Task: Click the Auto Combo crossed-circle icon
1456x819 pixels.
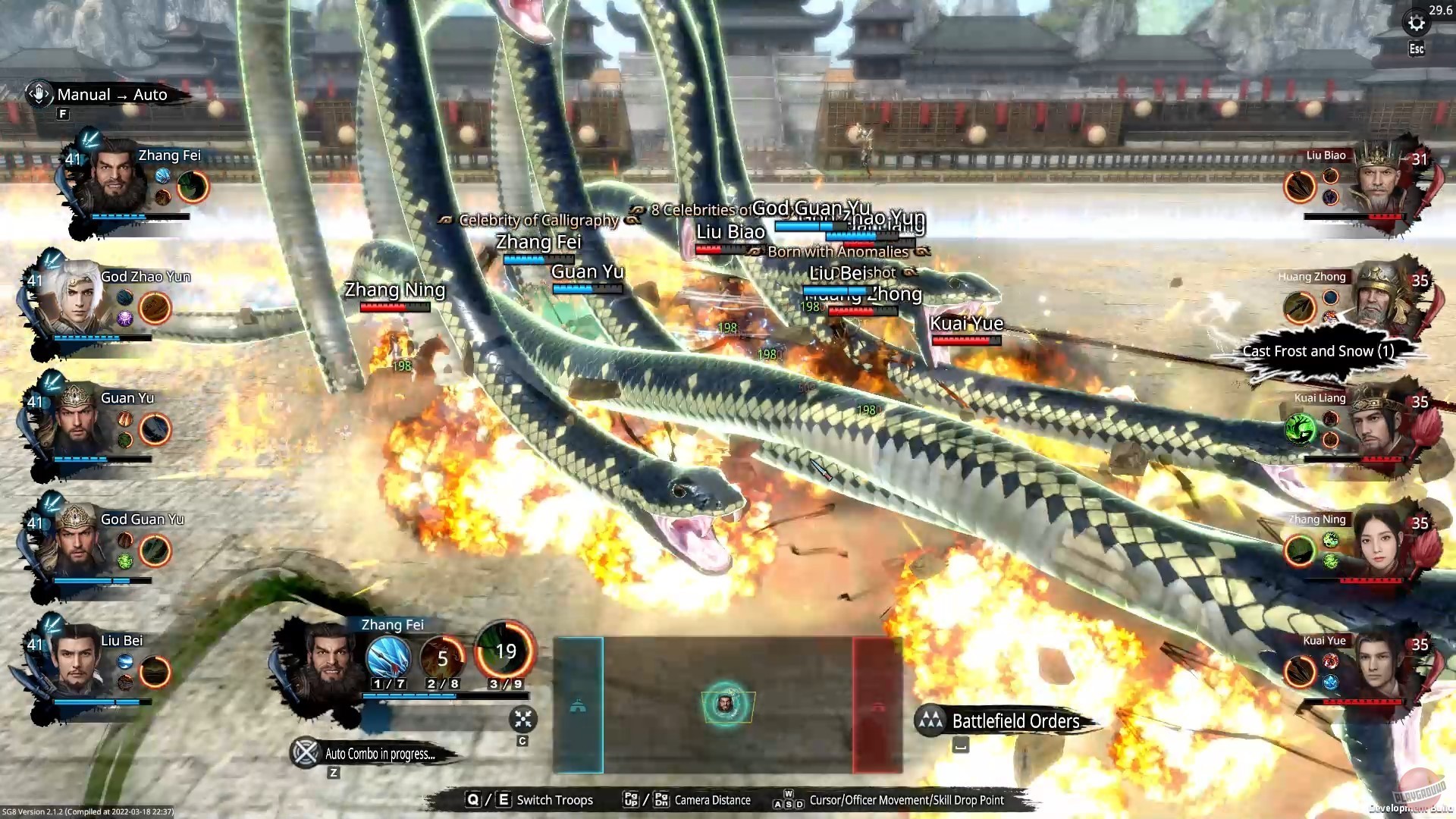Action: (306, 753)
